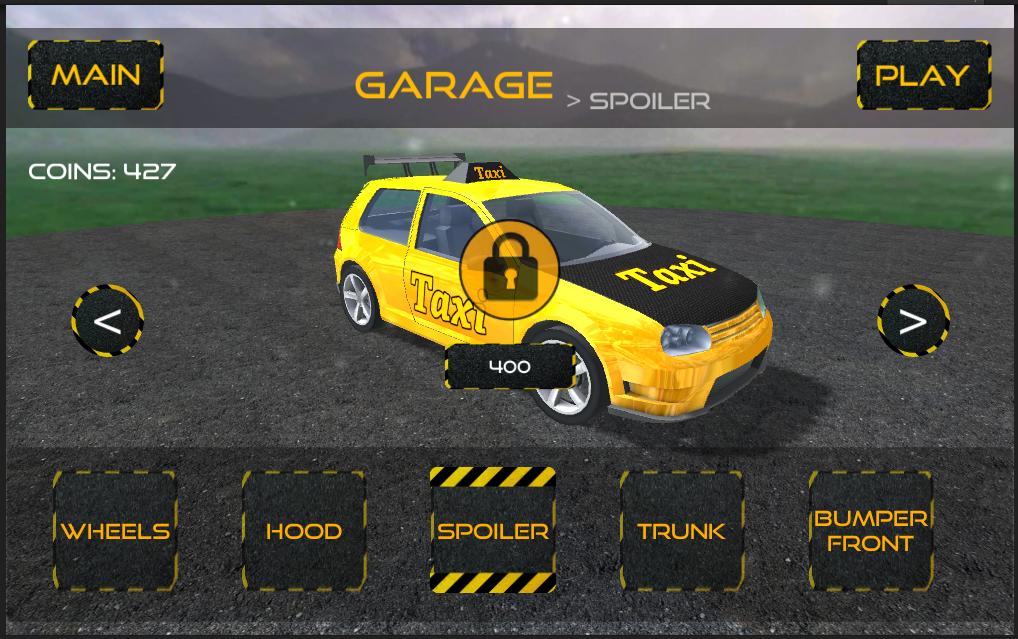
Task: Show the next spoiler option
Action: [x=912, y=321]
